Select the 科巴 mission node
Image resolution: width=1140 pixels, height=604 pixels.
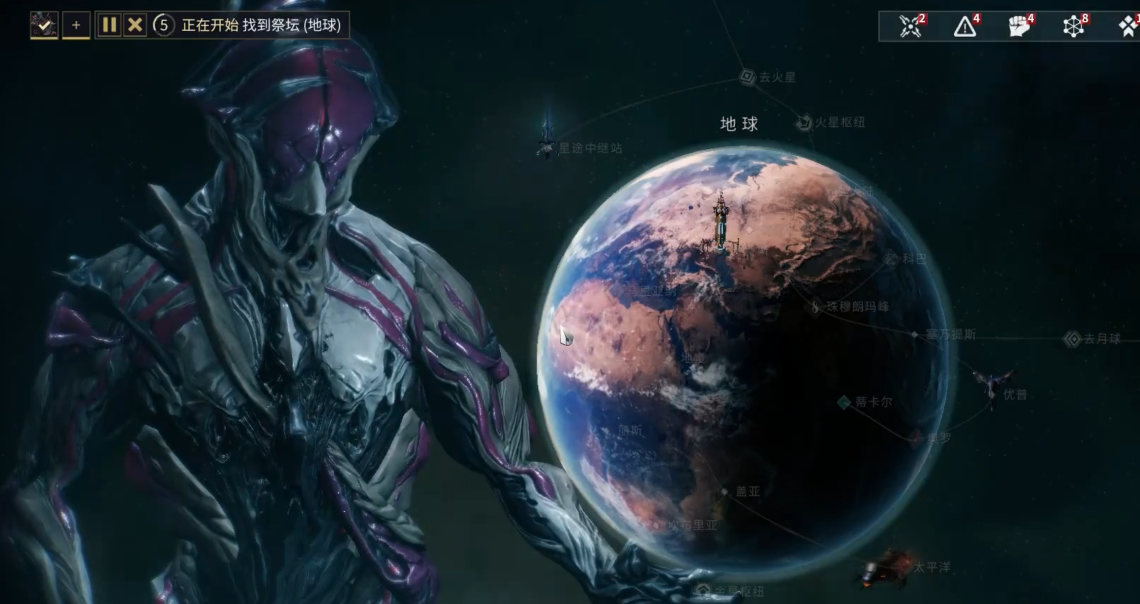pyautogui.click(x=891, y=258)
